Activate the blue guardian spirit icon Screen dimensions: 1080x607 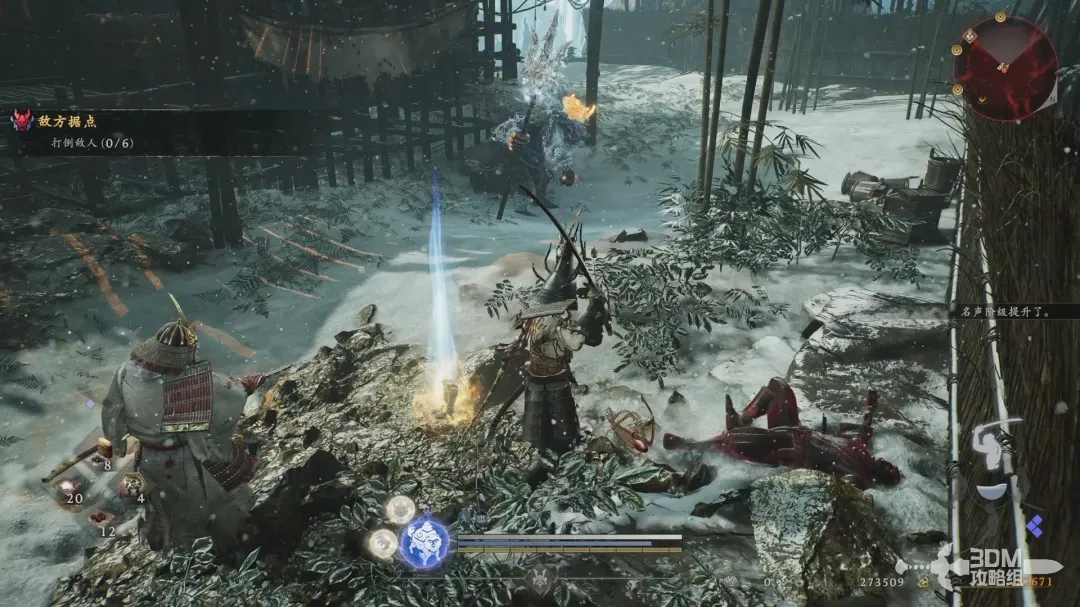(x=424, y=541)
